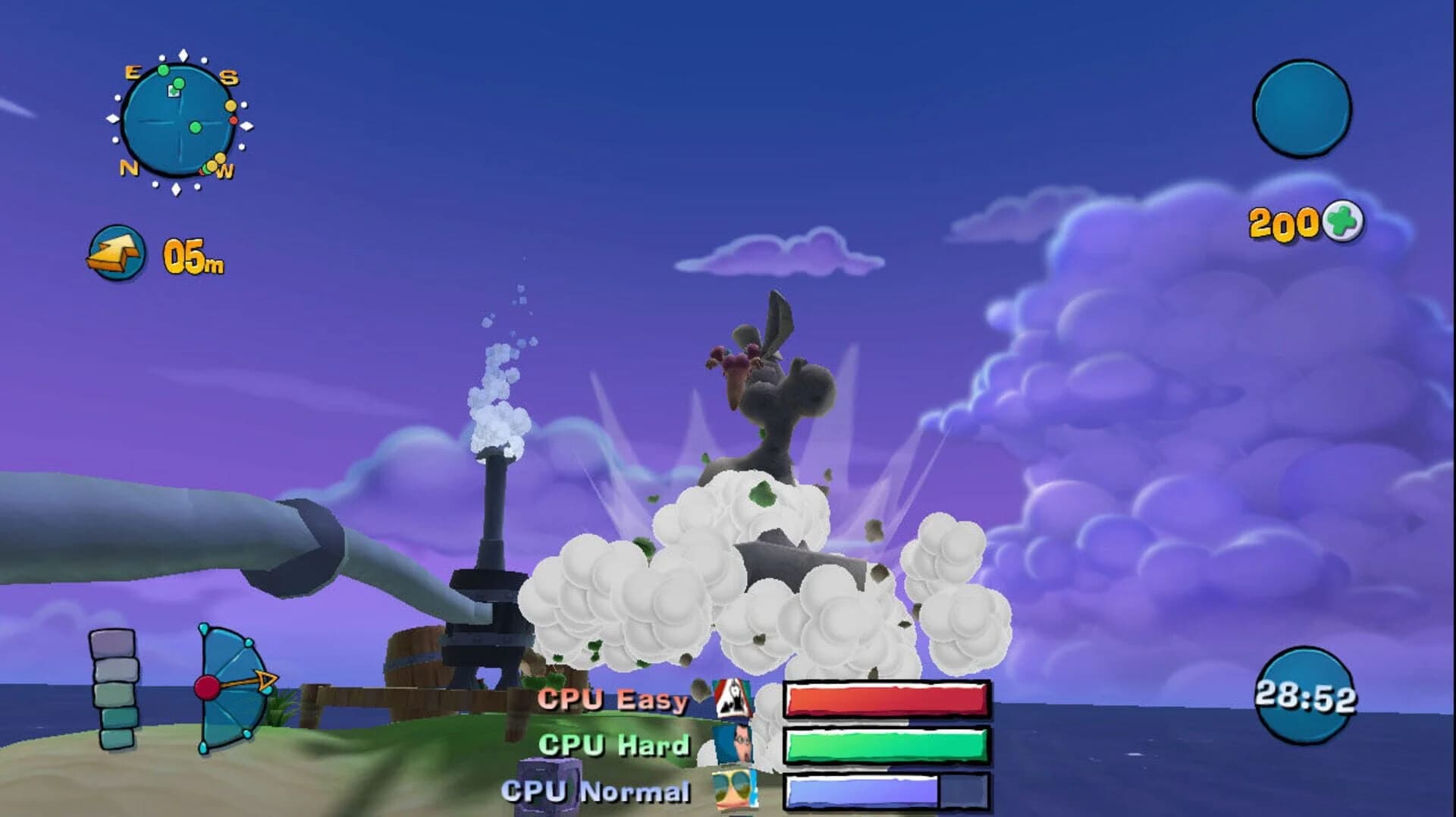
Task: Click the white crate marker inside the radar
Action: click(173, 91)
